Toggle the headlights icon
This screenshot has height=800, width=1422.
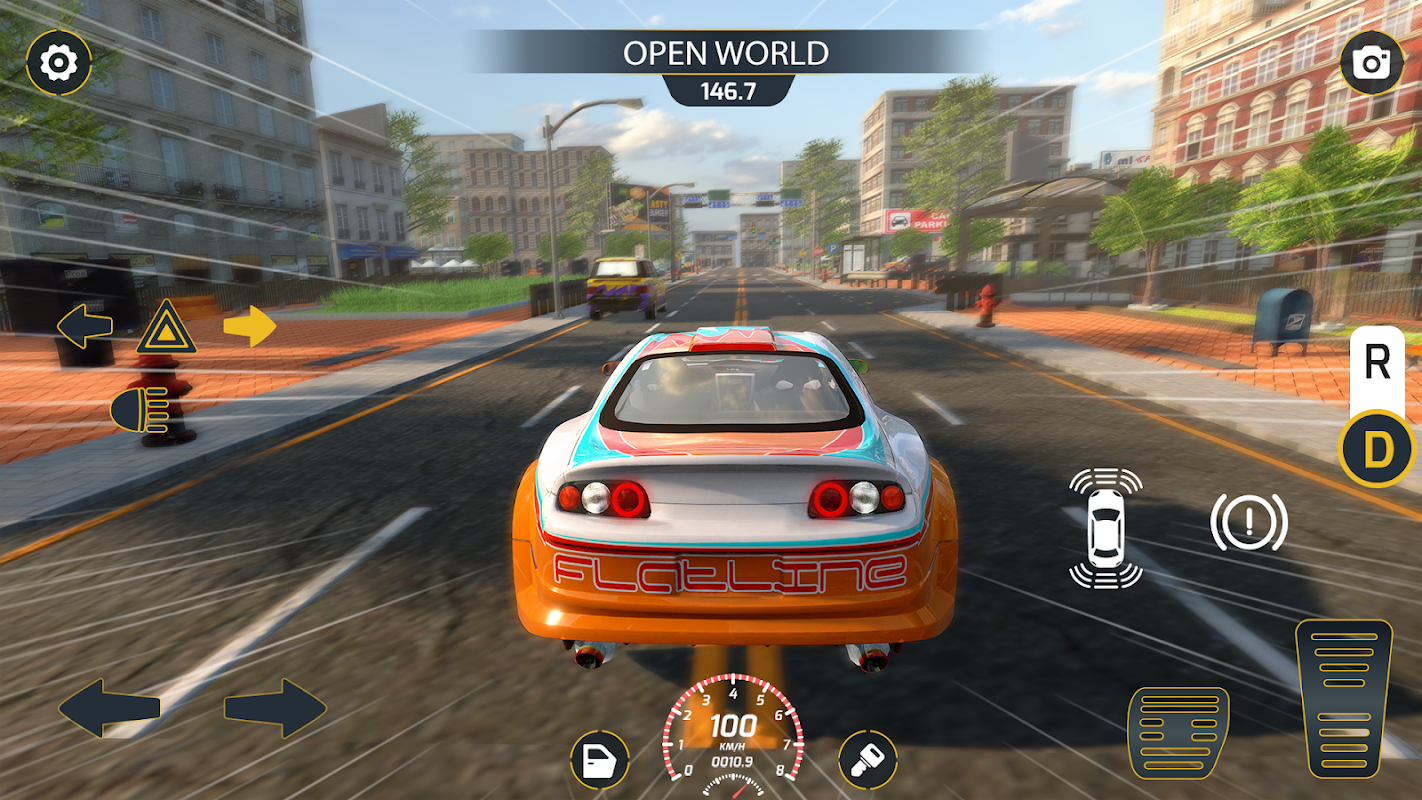pos(139,410)
